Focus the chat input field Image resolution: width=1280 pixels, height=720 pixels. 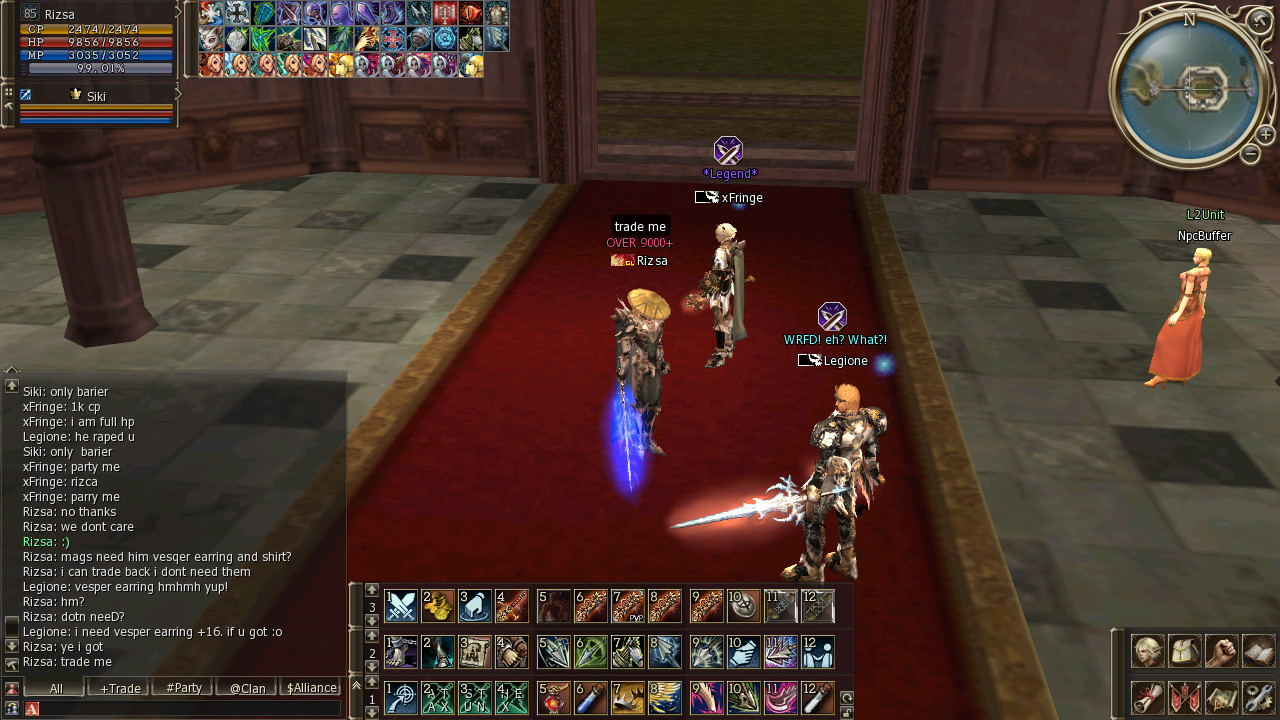(x=190, y=708)
